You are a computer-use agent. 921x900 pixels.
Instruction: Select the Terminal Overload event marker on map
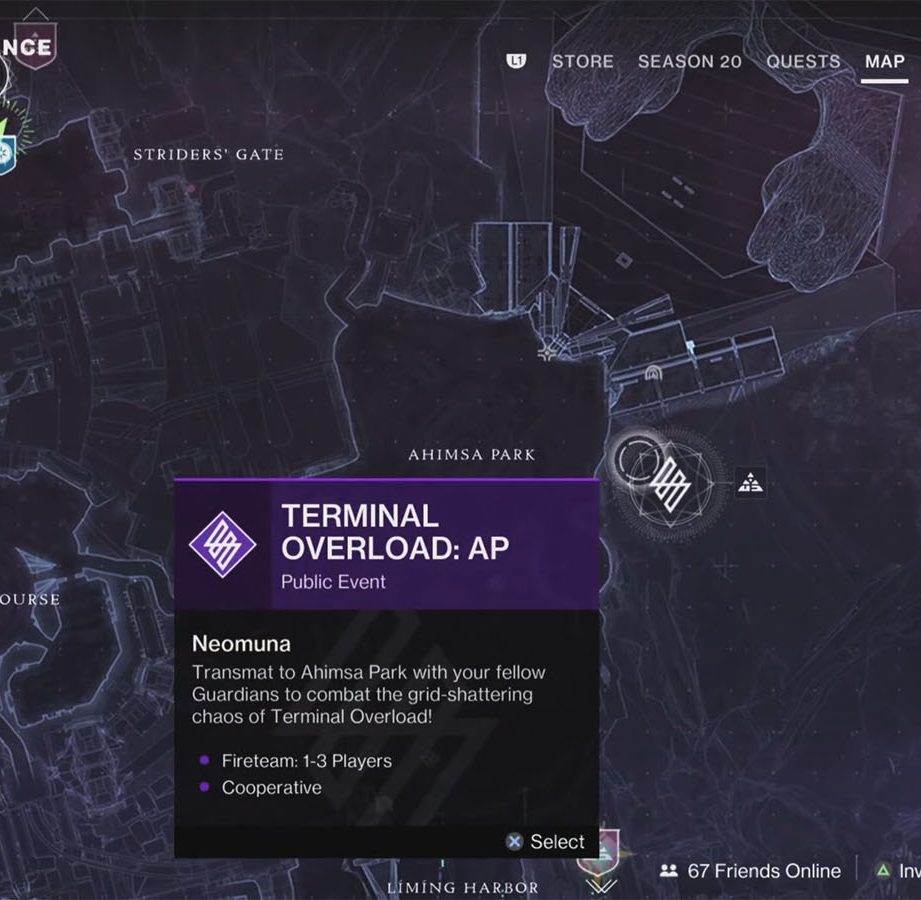670,485
